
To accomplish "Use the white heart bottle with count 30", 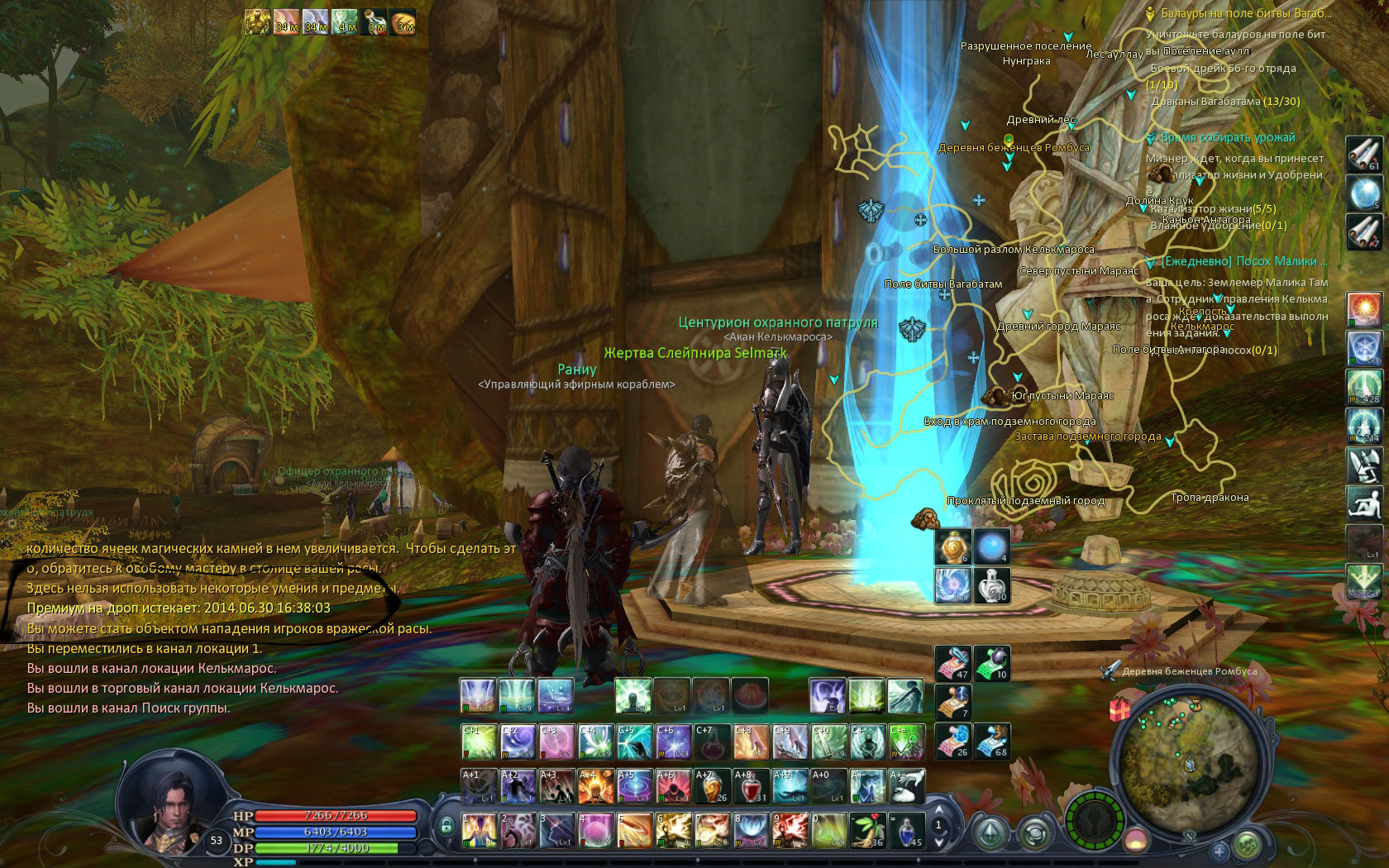I will tap(991, 585).
